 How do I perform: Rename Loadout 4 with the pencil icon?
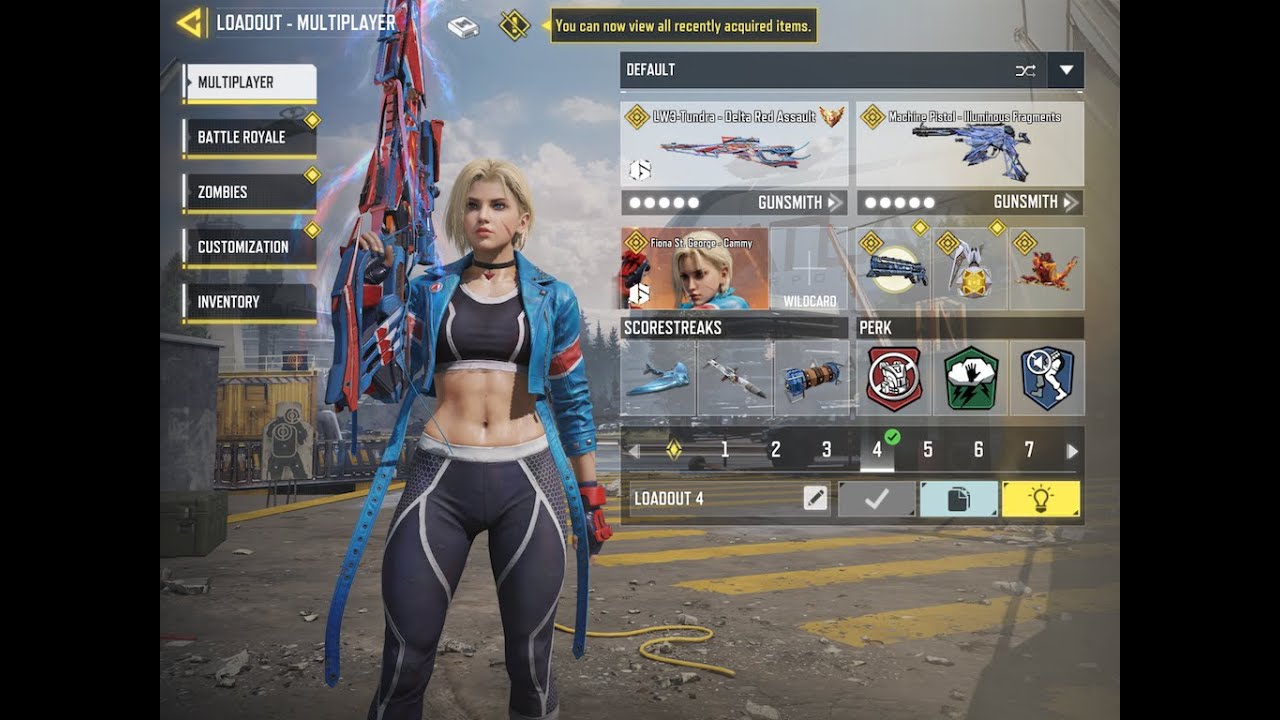pyautogui.click(x=815, y=498)
